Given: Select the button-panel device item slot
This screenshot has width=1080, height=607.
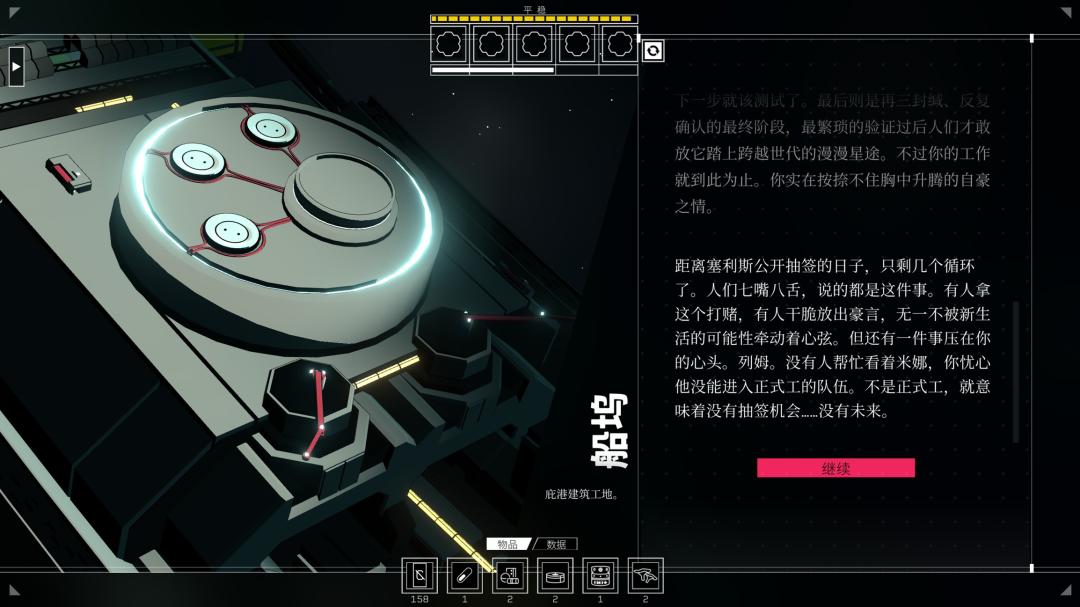Looking at the screenshot, I should pos(600,575).
